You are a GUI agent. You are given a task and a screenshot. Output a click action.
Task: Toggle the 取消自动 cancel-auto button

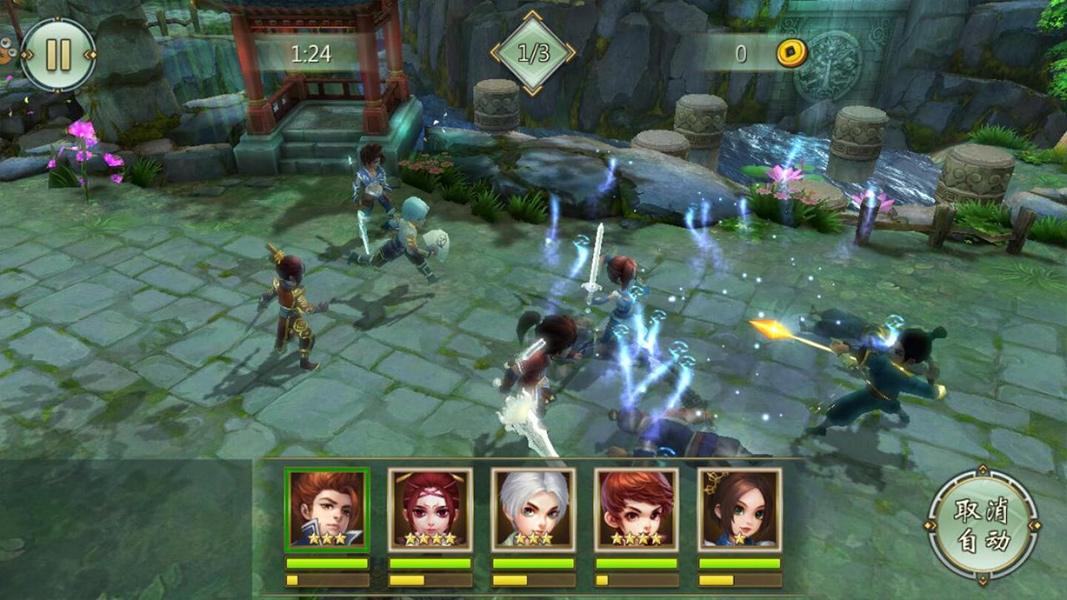click(981, 525)
